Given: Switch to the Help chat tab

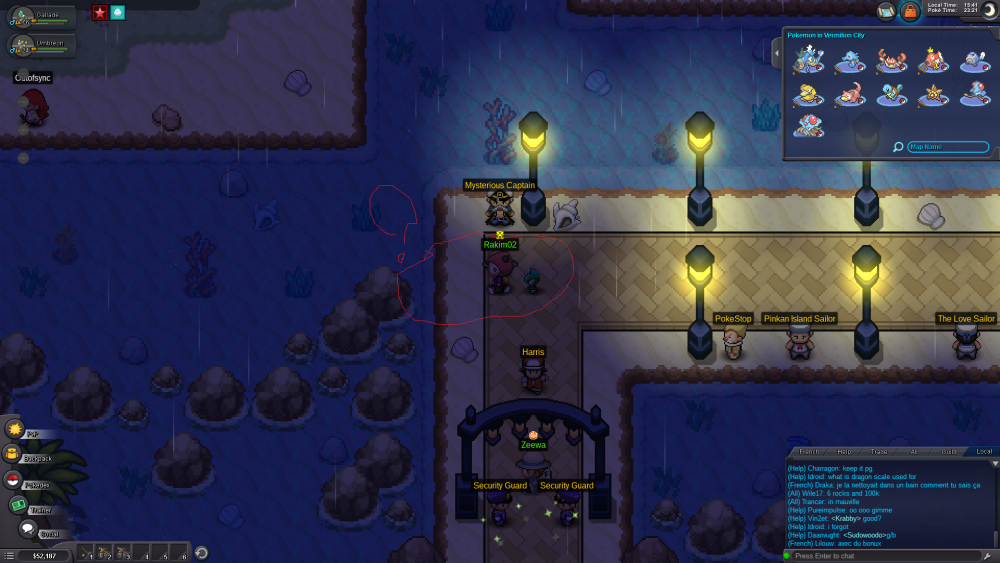Looking at the screenshot, I should (844, 452).
